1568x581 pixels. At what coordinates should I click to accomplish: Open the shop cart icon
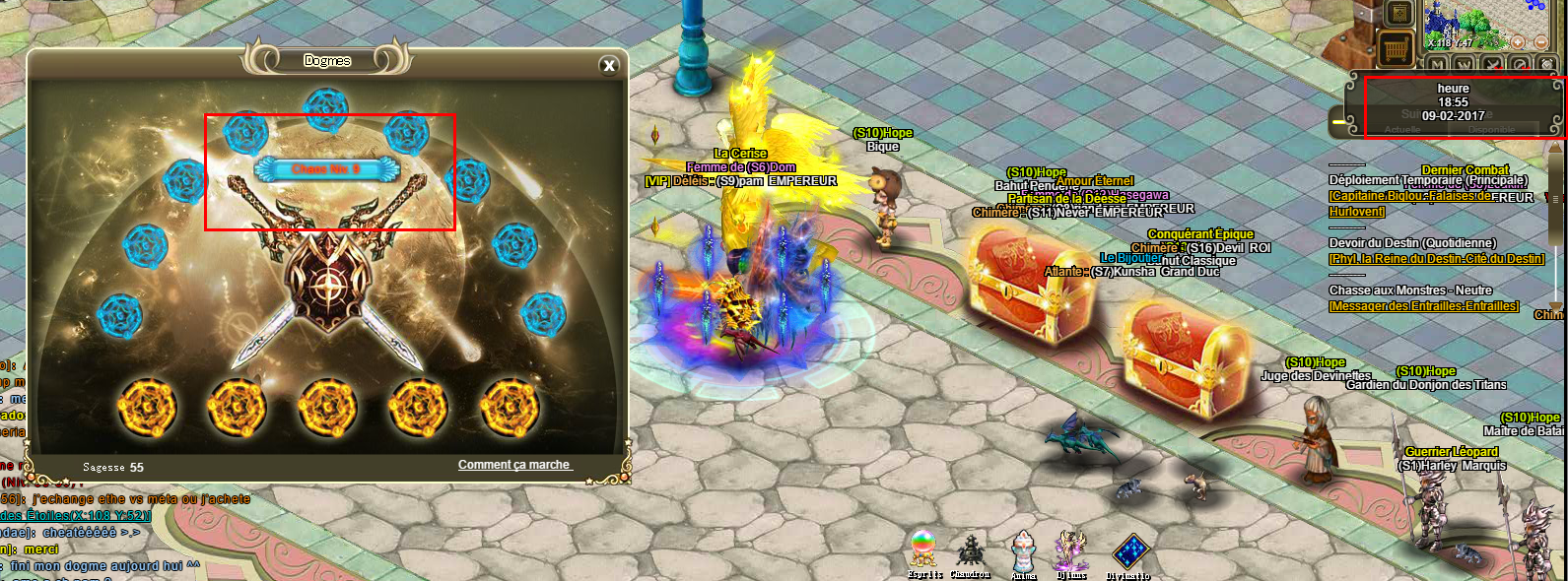[x=1395, y=46]
